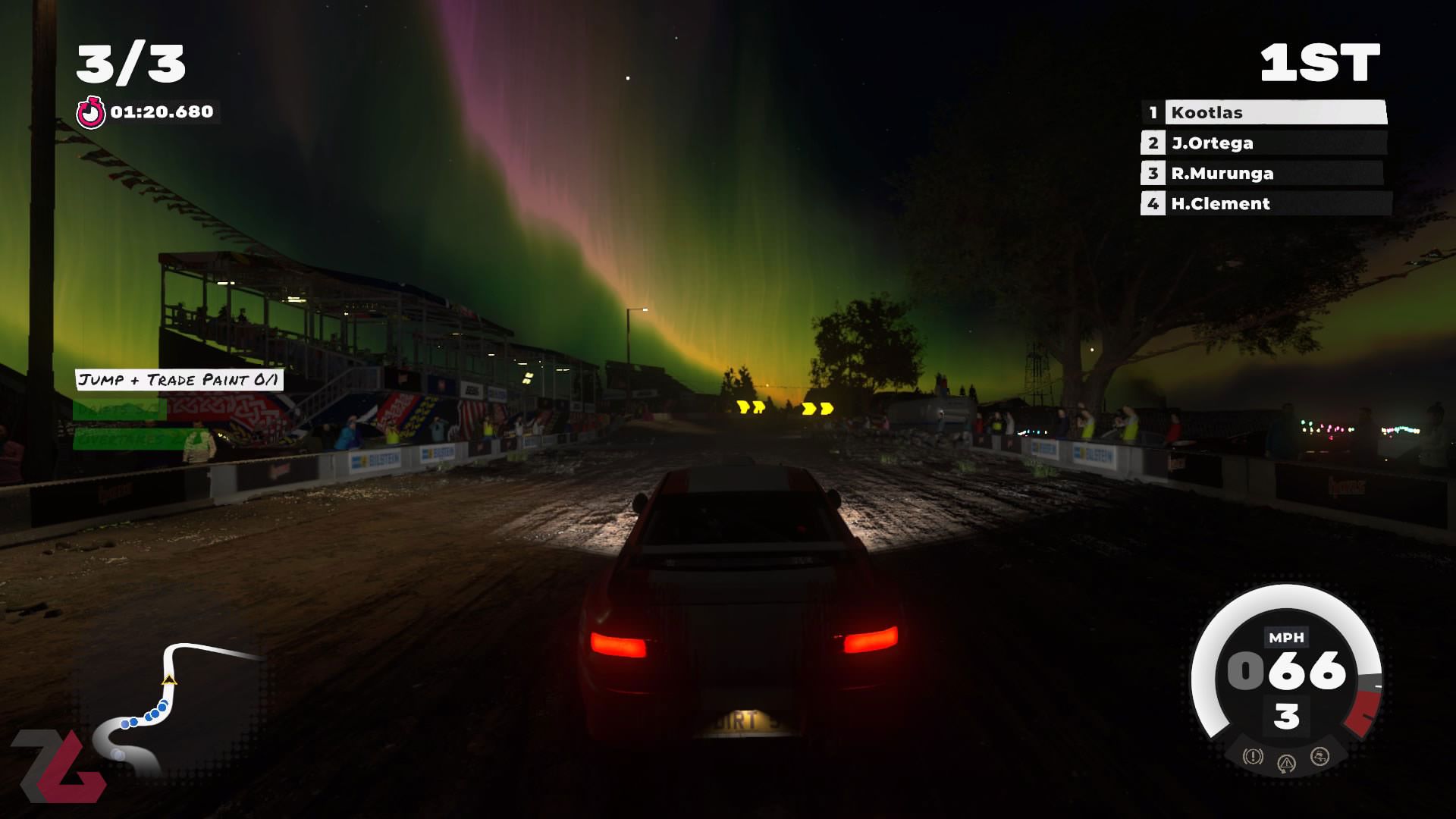Select the Jump + Trade Paint objective
The width and height of the screenshot is (1456, 819).
pyautogui.click(x=179, y=380)
